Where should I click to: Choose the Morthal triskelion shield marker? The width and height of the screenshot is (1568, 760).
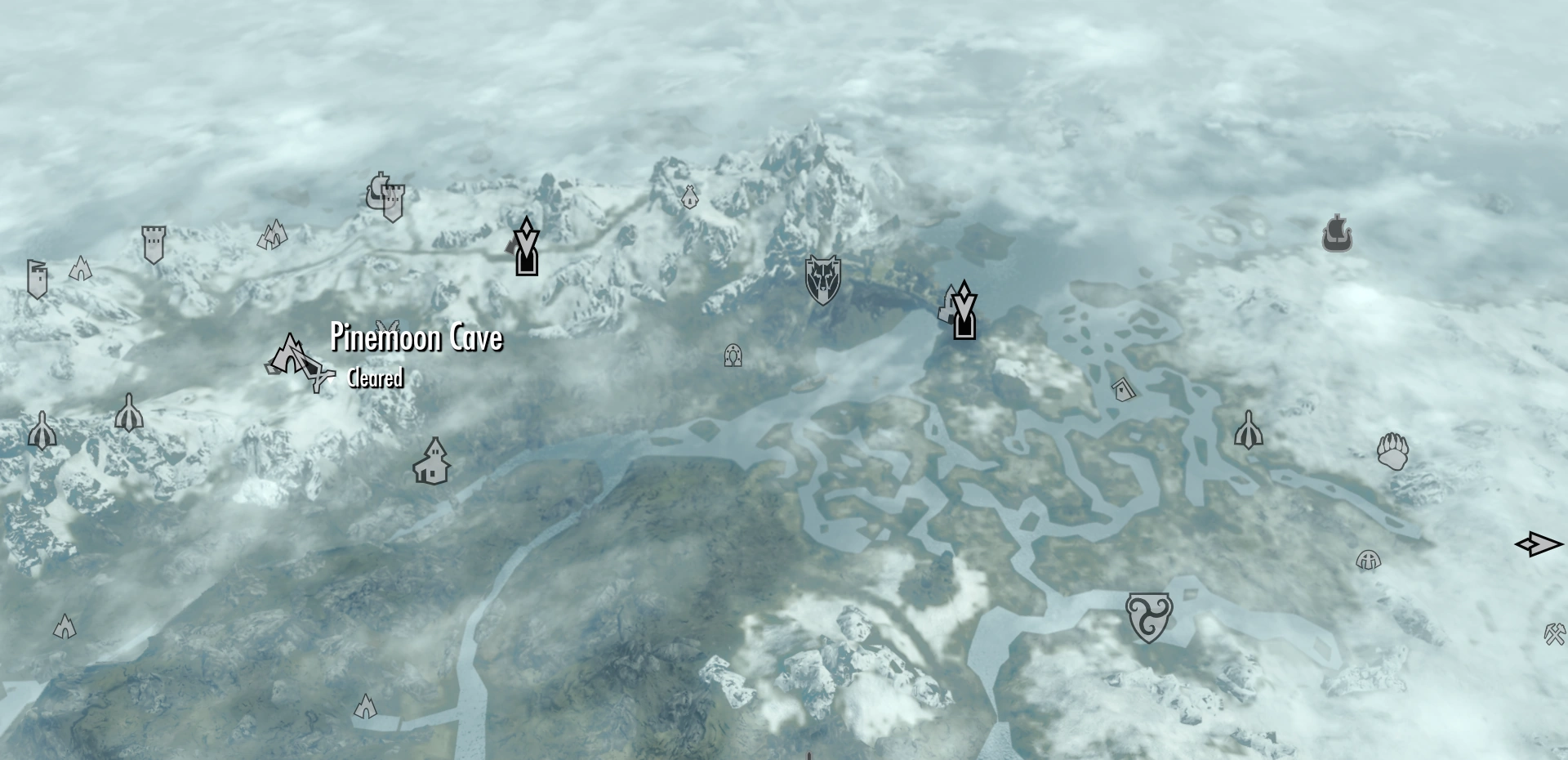[x=1148, y=617]
